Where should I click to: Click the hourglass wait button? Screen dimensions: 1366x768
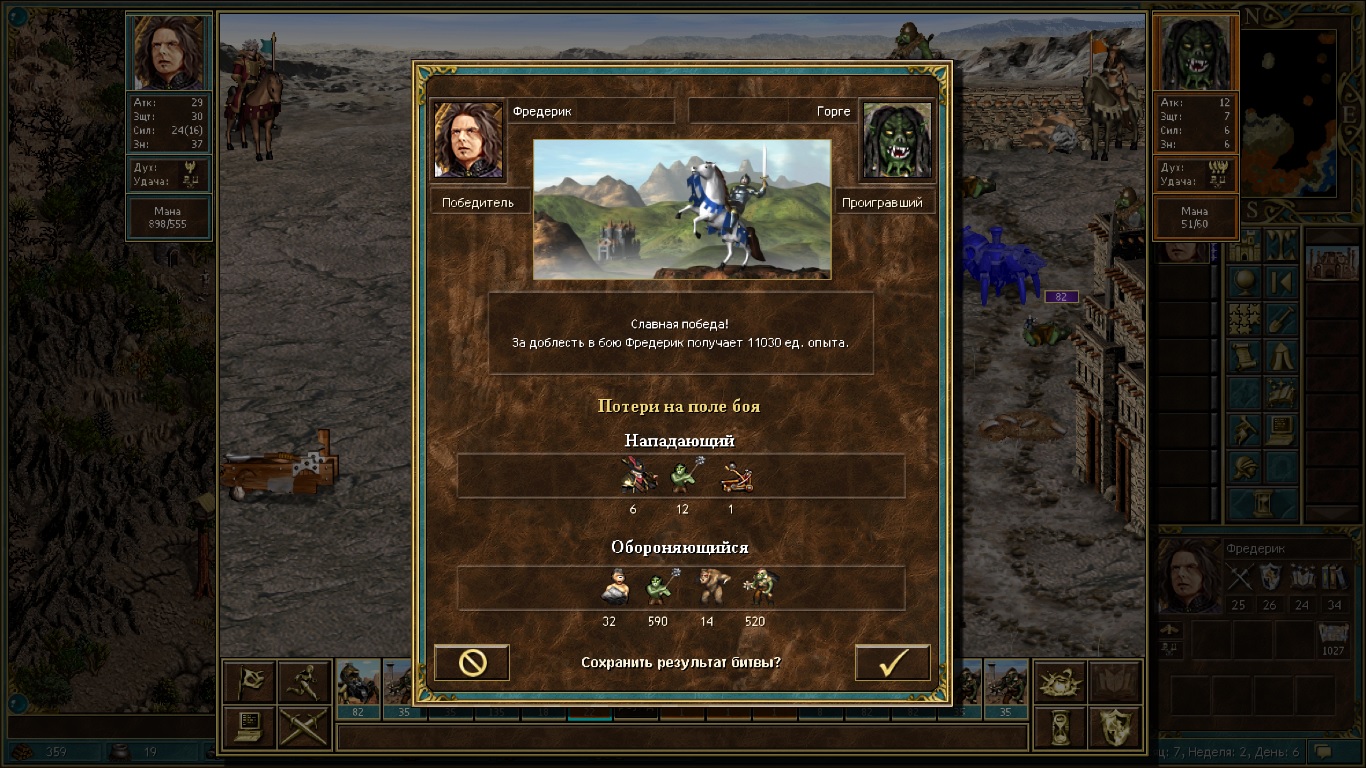click(1059, 727)
